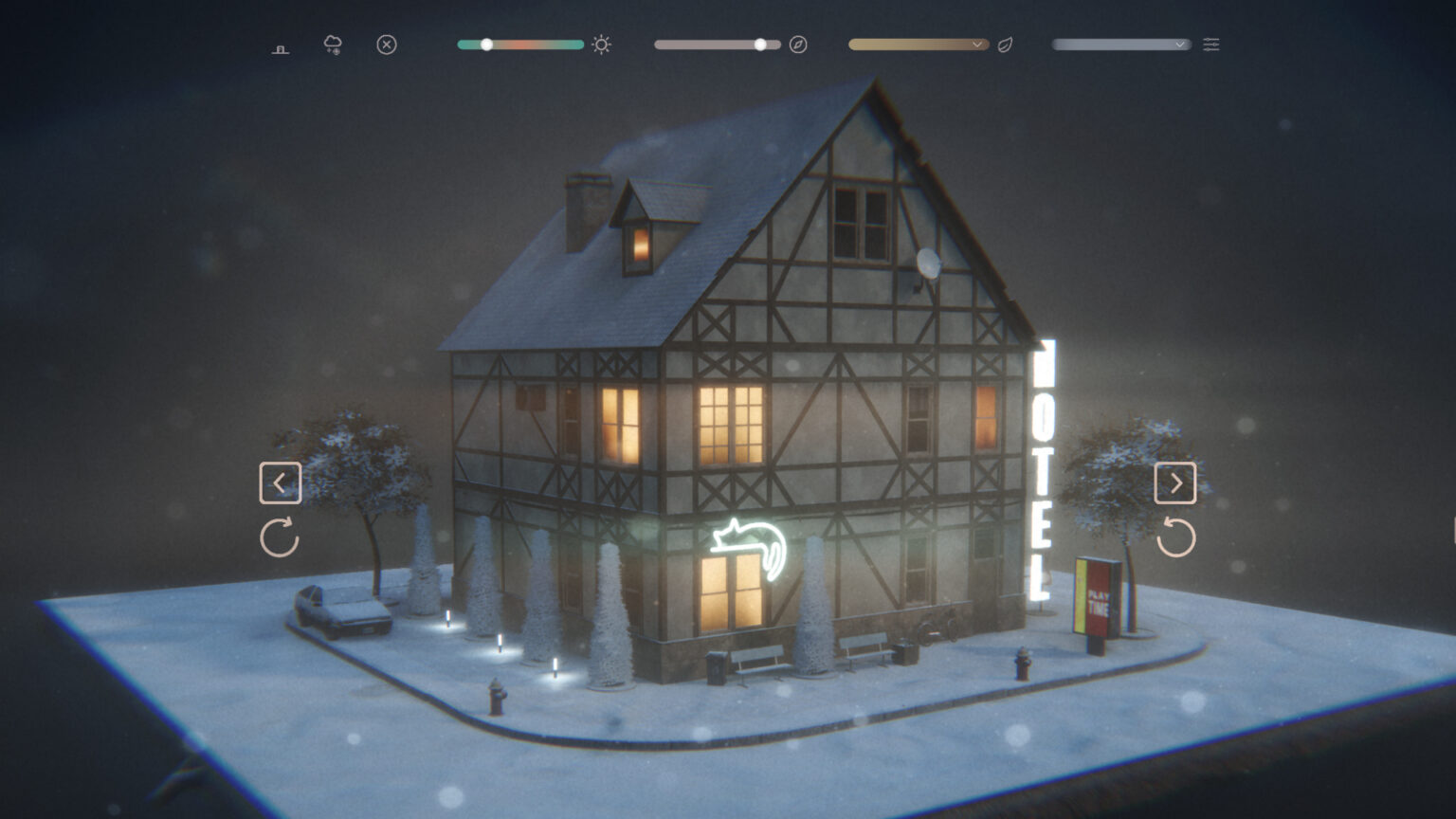The height and width of the screenshot is (819, 1456).
Task: Click the circled X close button
Action: point(387,45)
